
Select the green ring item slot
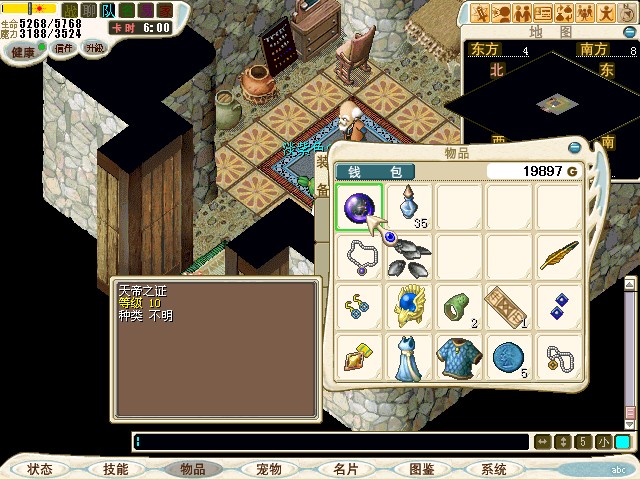[460, 307]
